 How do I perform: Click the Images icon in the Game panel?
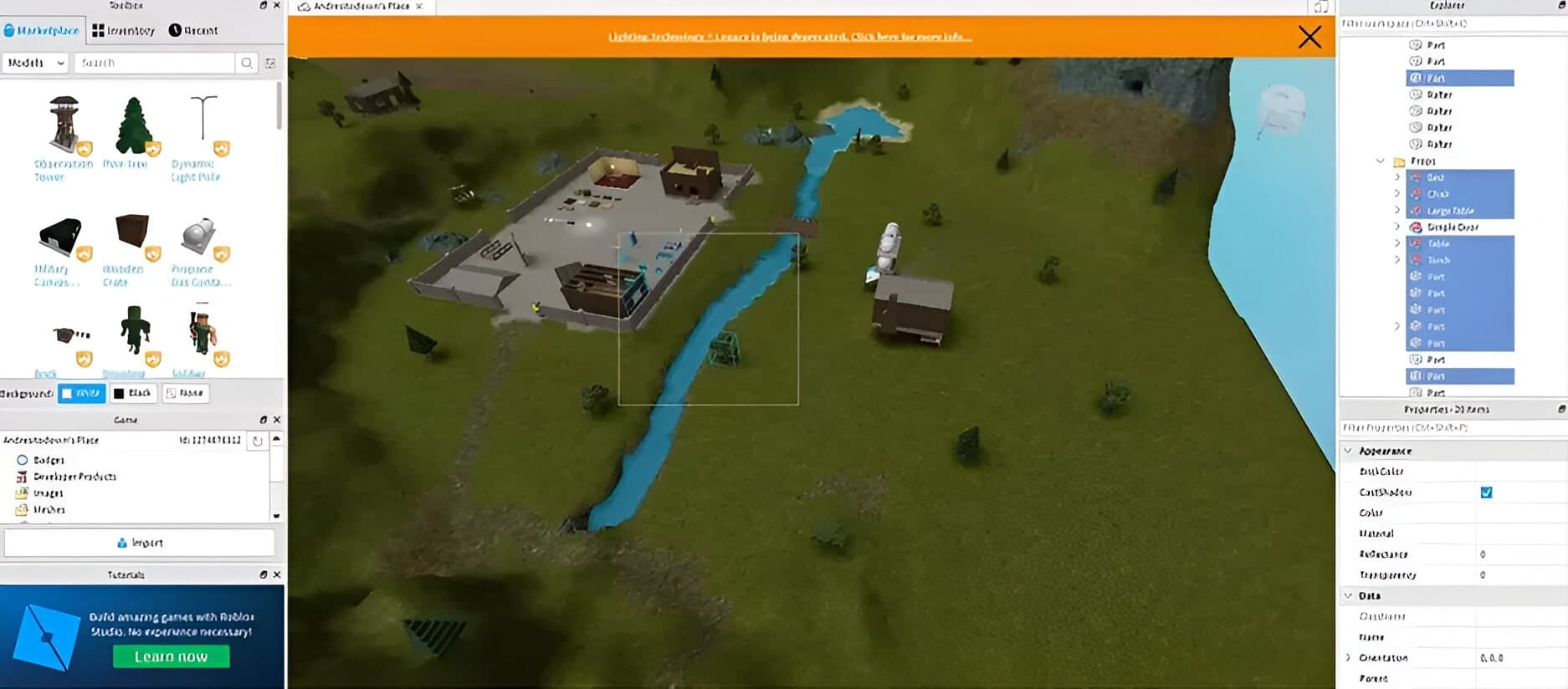[x=23, y=493]
